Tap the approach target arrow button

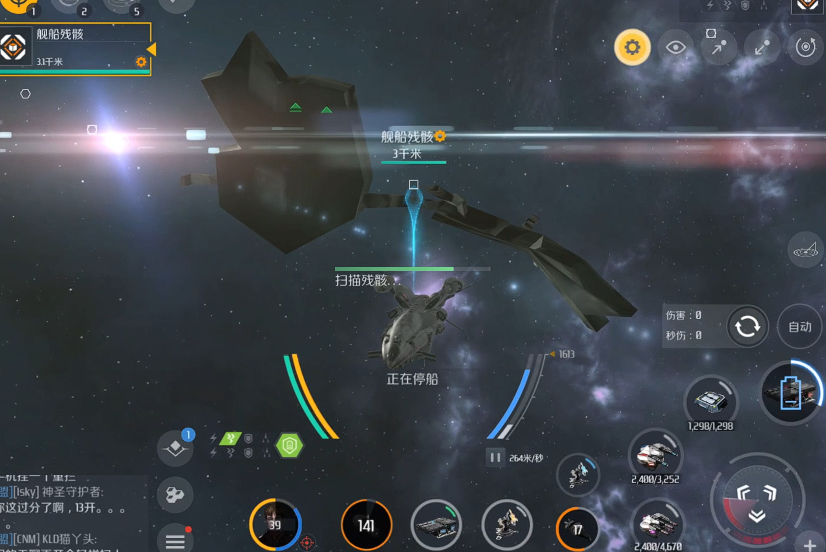719,47
